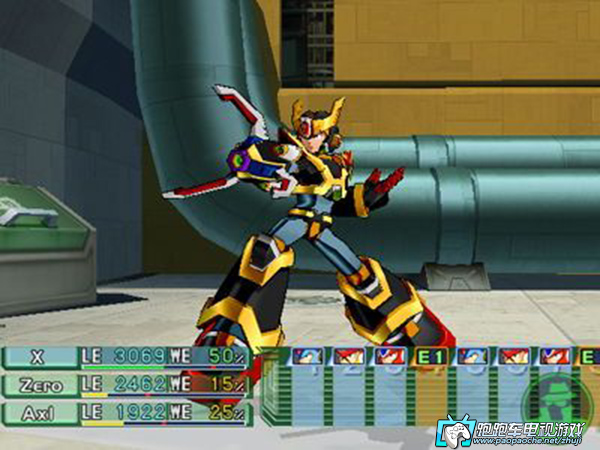Click the green hat-silhouette circle icon
600x450 pixels.
tap(550, 397)
